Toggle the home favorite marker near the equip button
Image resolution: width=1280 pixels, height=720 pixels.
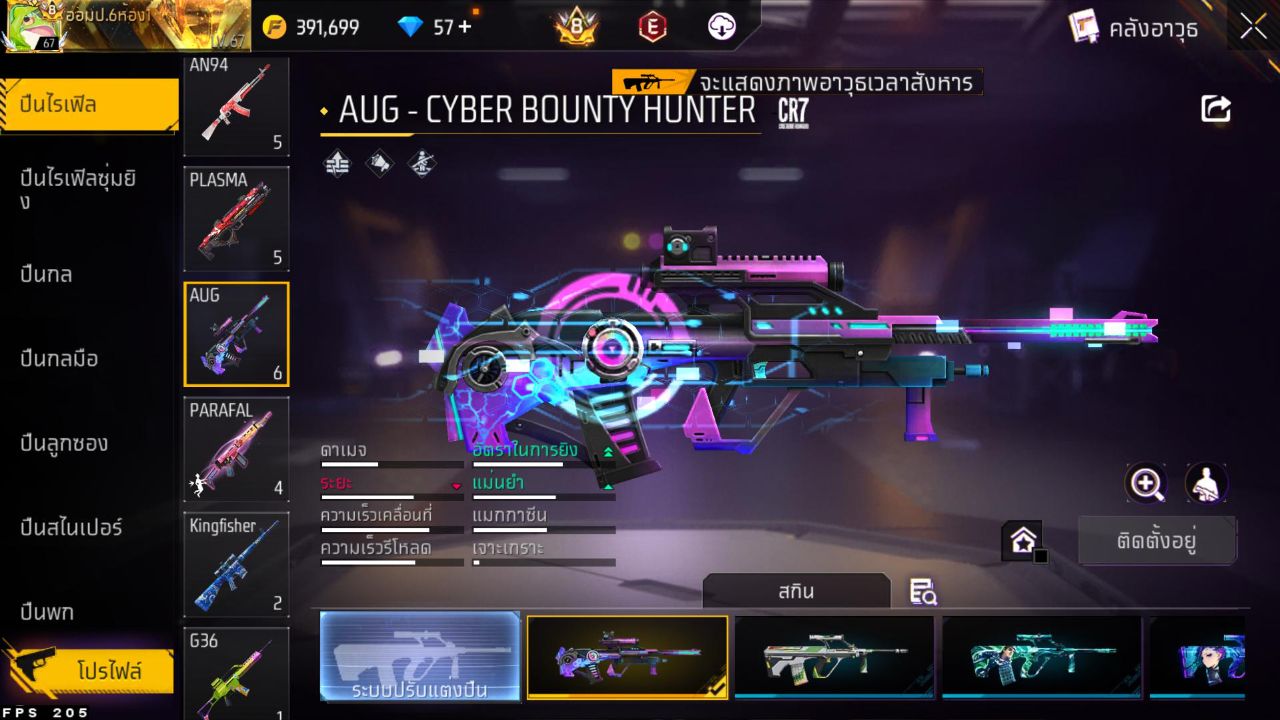tap(1024, 540)
